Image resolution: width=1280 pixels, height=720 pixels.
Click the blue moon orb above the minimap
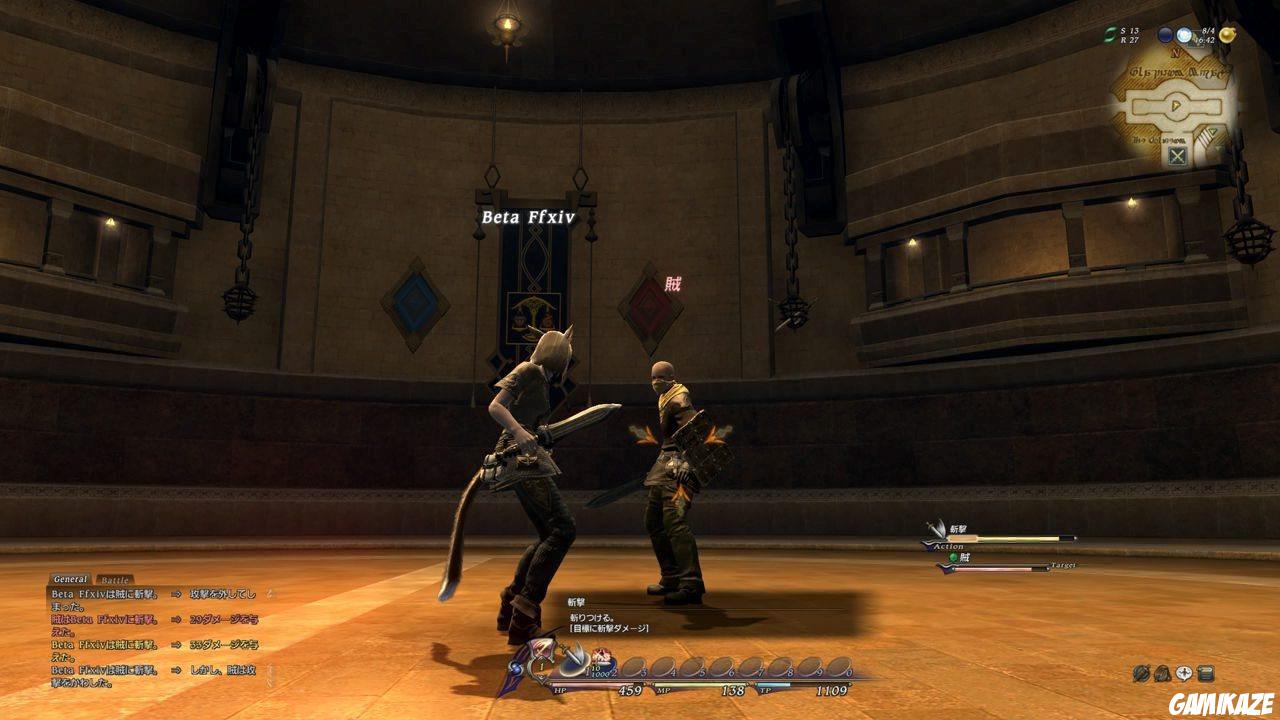pos(1164,35)
